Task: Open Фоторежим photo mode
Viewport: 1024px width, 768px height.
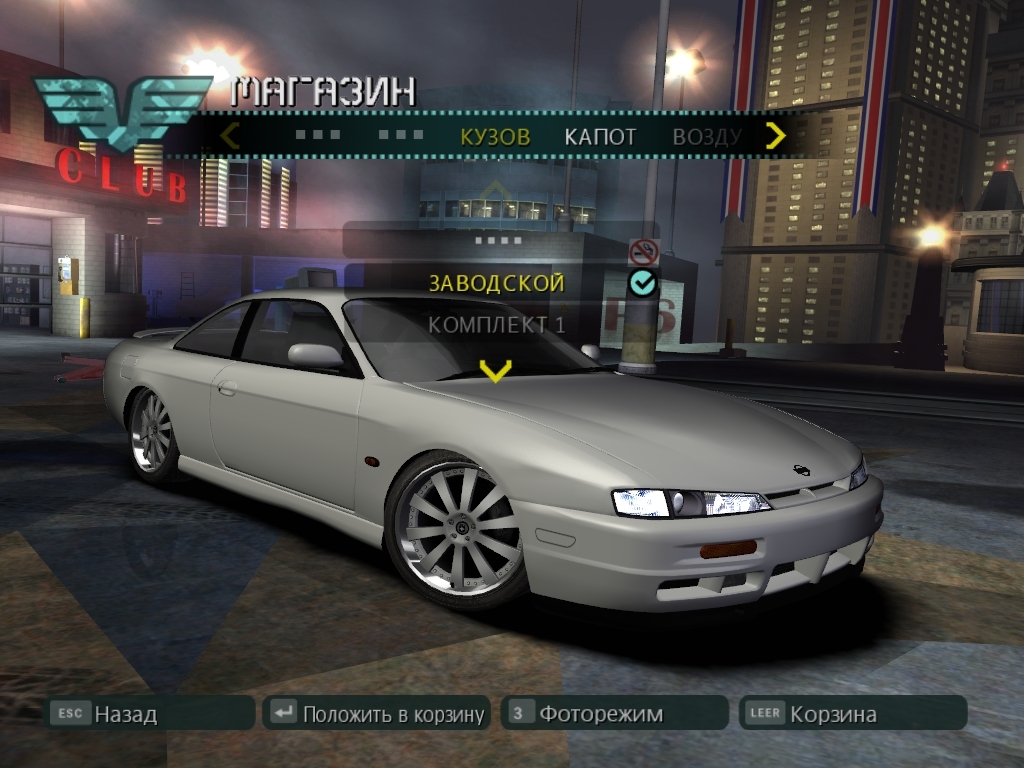Action: pyautogui.click(x=613, y=713)
